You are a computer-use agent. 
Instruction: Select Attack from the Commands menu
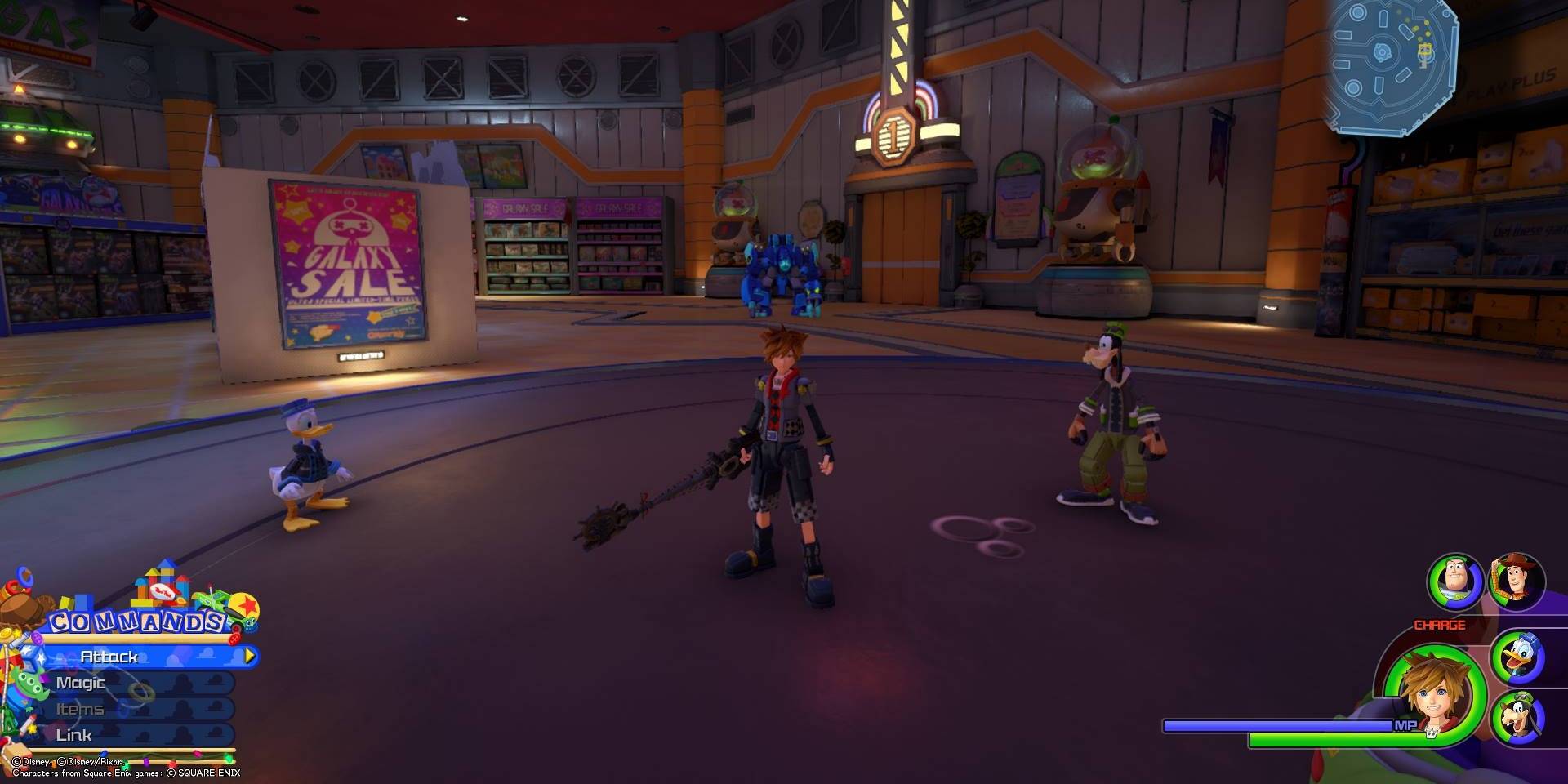[110, 655]
